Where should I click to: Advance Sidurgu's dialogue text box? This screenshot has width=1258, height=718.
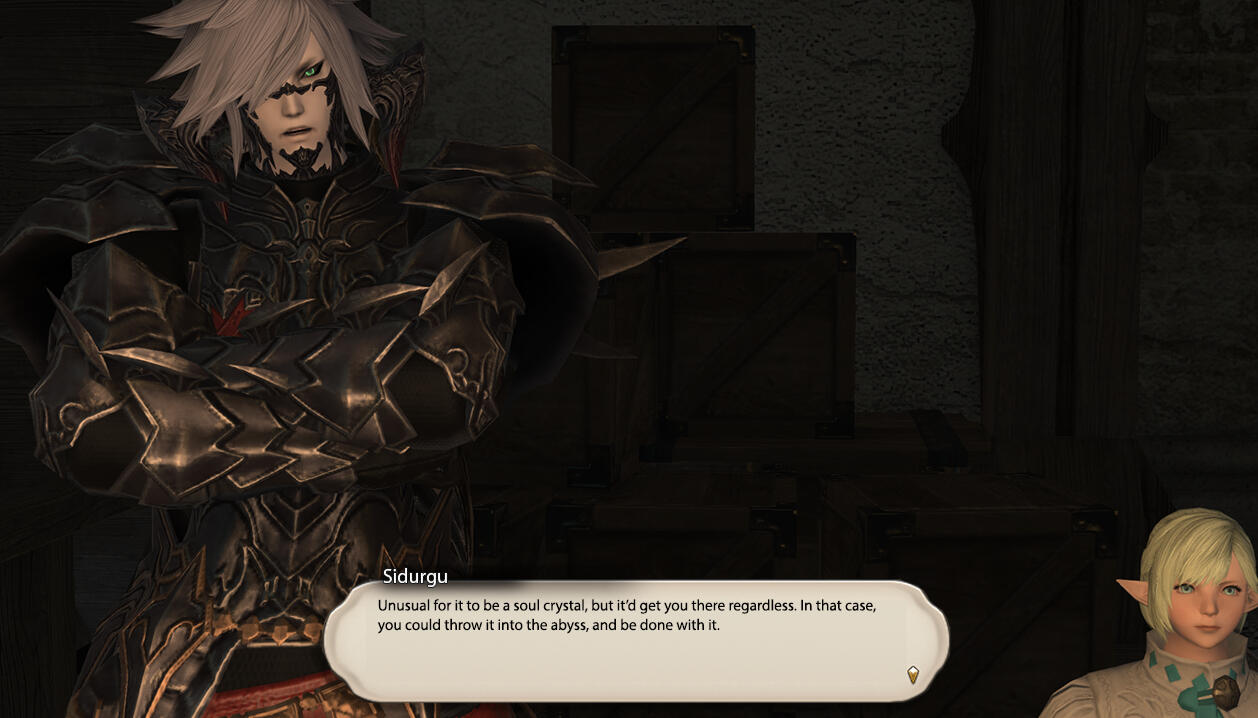click(636, 640)
